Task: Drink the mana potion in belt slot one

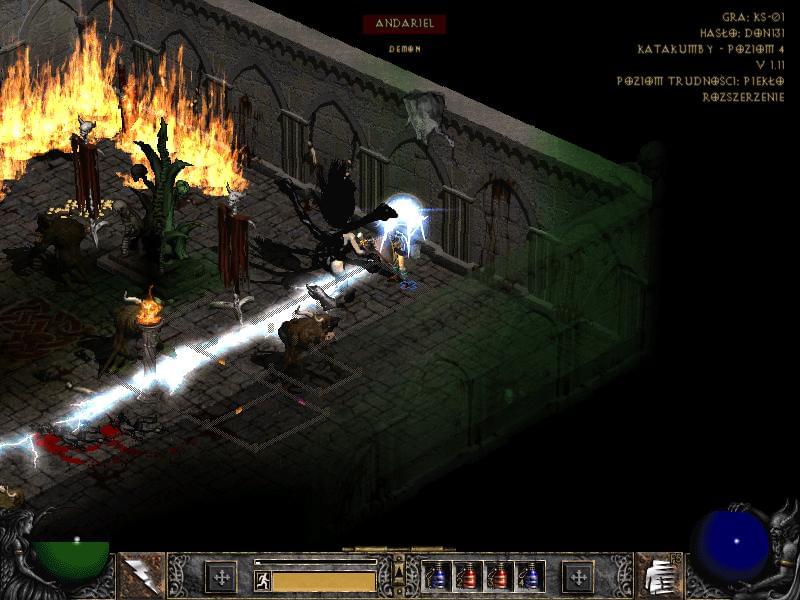Action: (x=437, y=577)
